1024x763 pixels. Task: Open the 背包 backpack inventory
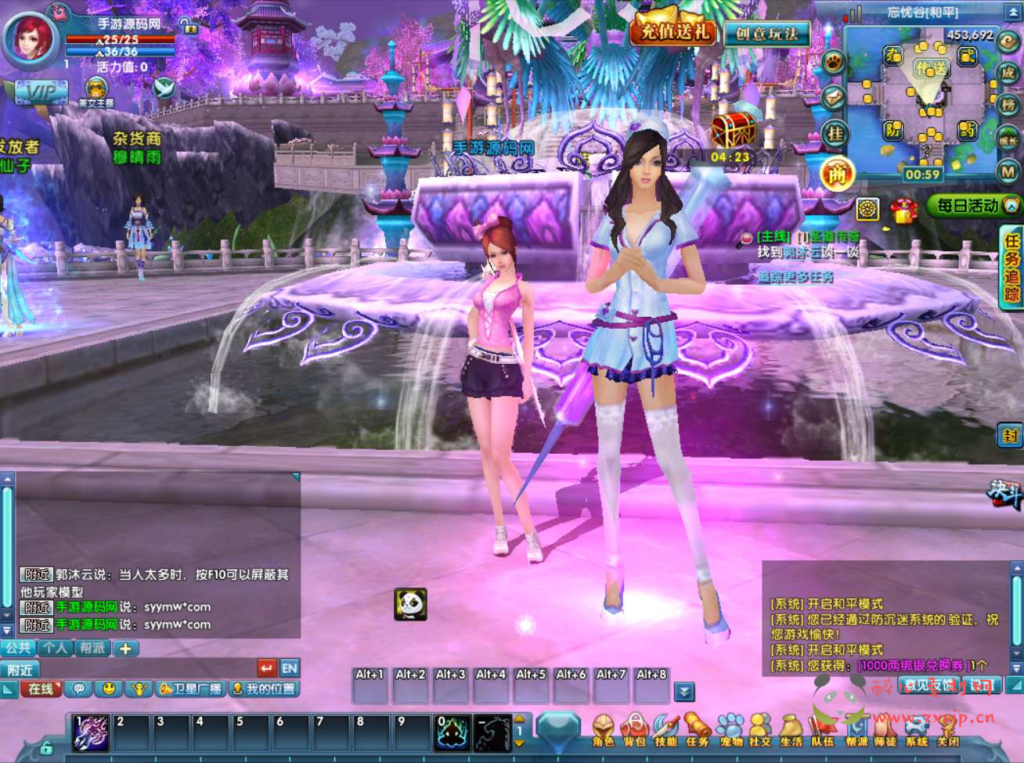634,731
